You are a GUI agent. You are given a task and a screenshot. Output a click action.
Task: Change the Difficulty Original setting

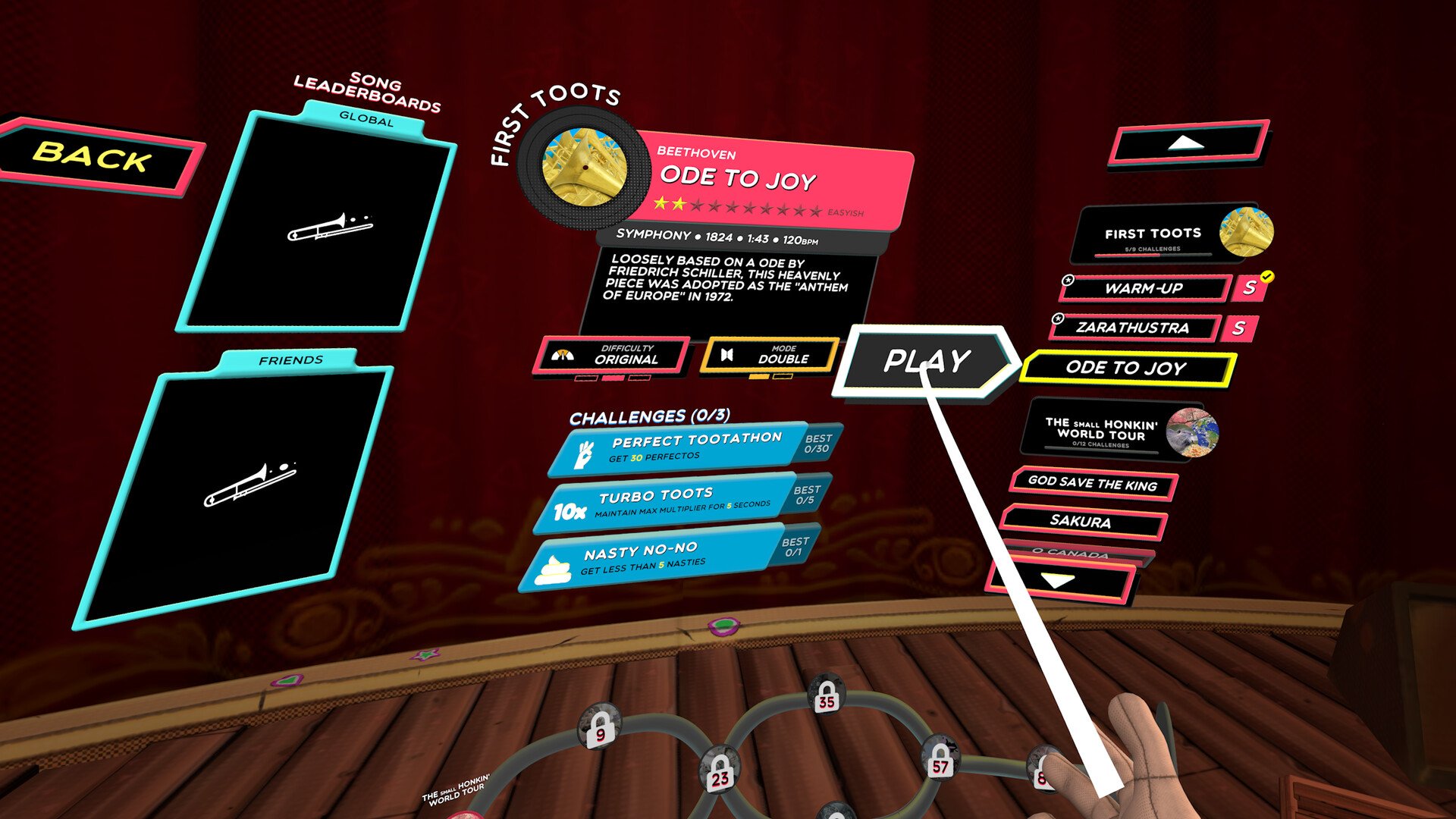[x=613, y=355]
